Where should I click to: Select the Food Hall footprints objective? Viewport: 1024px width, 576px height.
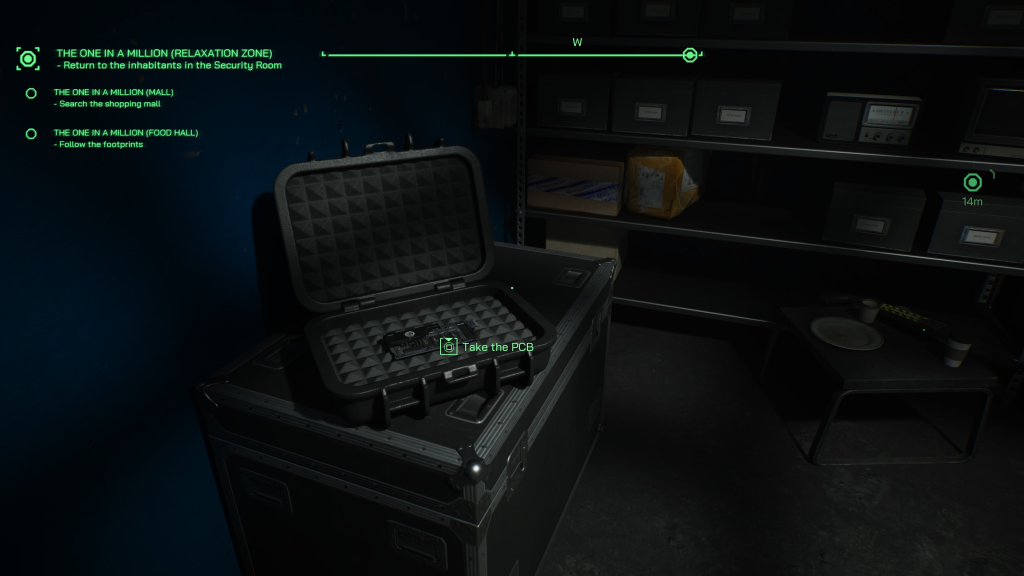pos(118,133)
